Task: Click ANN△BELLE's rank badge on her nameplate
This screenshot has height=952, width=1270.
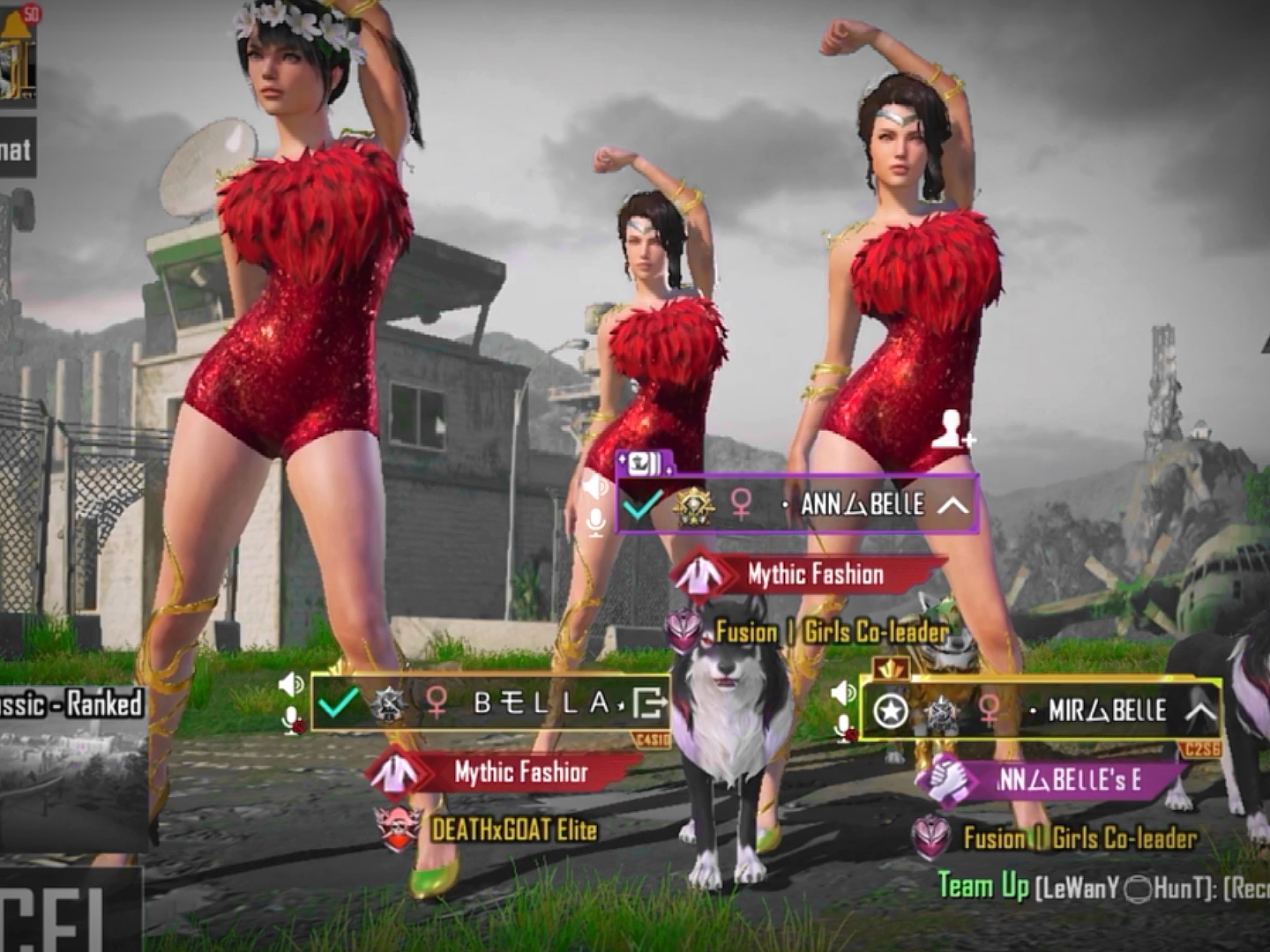Action: 693,507
